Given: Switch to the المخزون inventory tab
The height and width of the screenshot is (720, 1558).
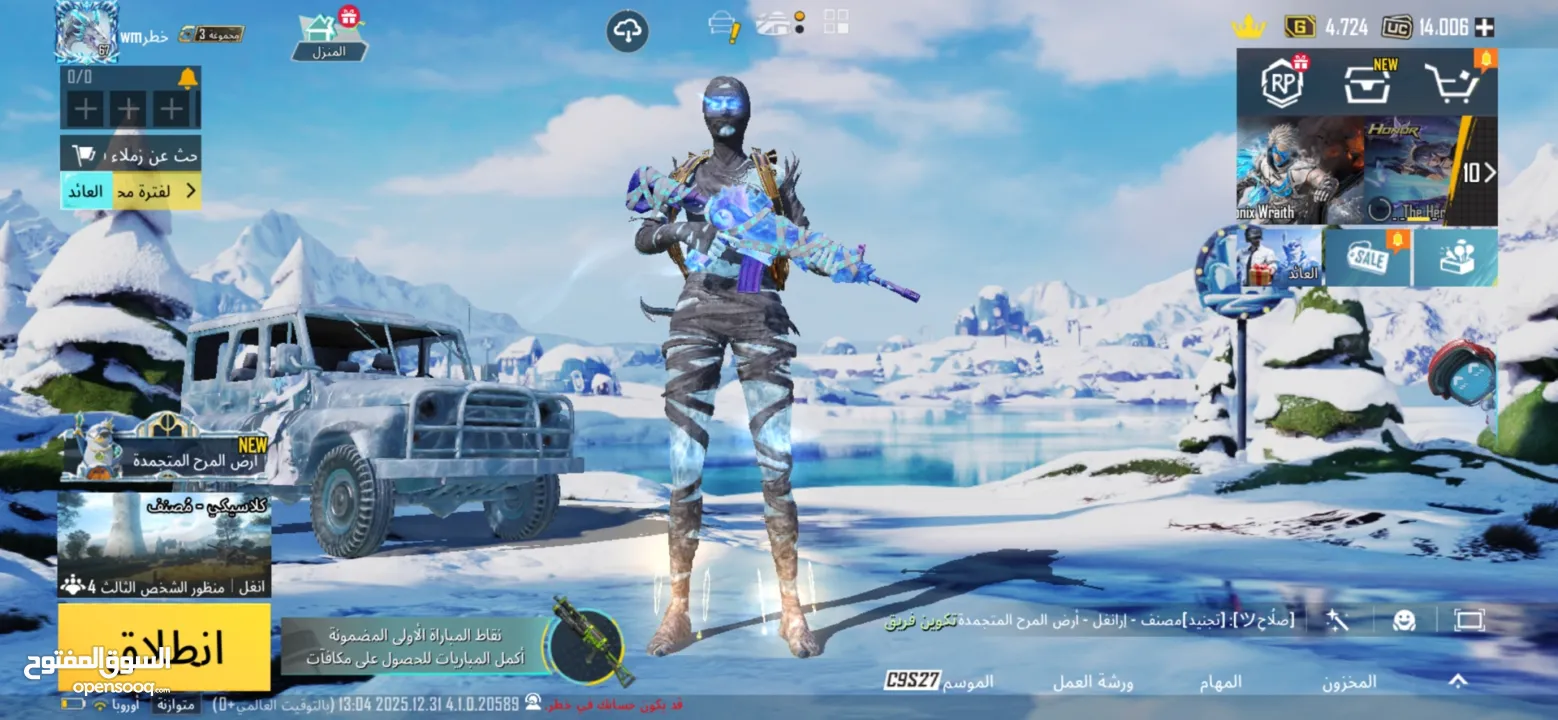Looking at the screenshot, I should coord(1348,682).
